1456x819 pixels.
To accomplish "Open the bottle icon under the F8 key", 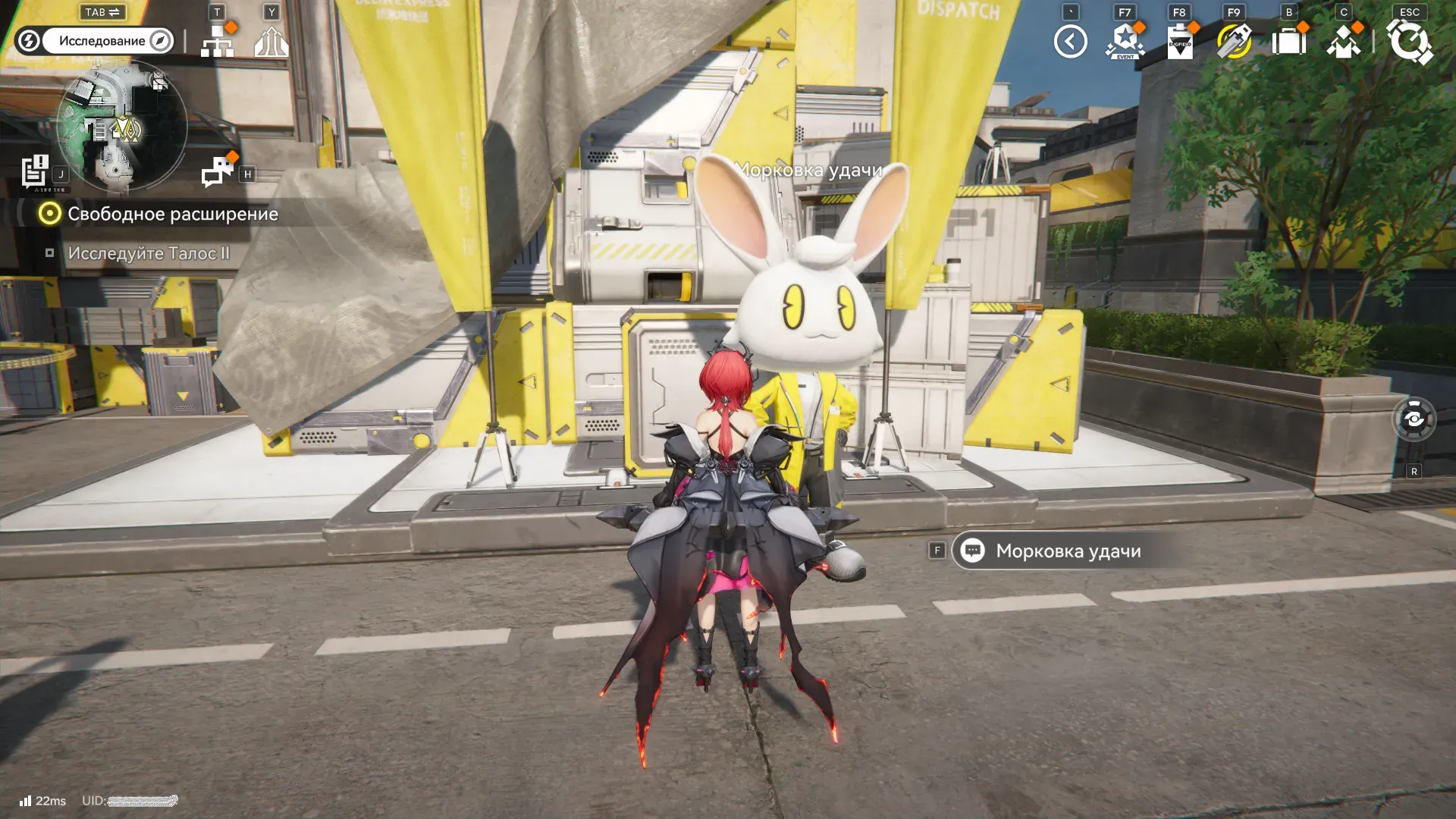I will click(x=1179, y=42).
